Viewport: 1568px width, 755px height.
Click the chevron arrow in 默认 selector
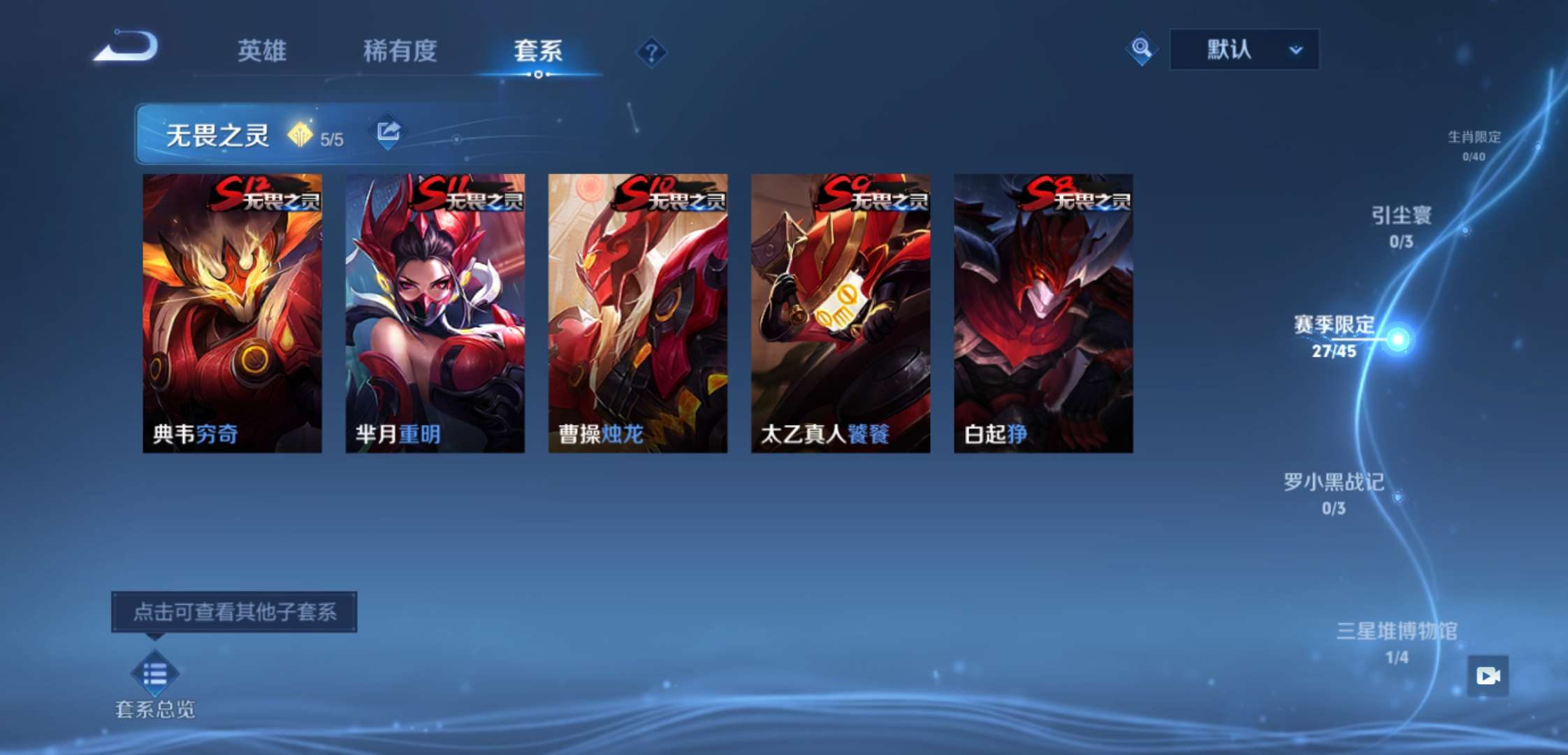coord(1296,49)
